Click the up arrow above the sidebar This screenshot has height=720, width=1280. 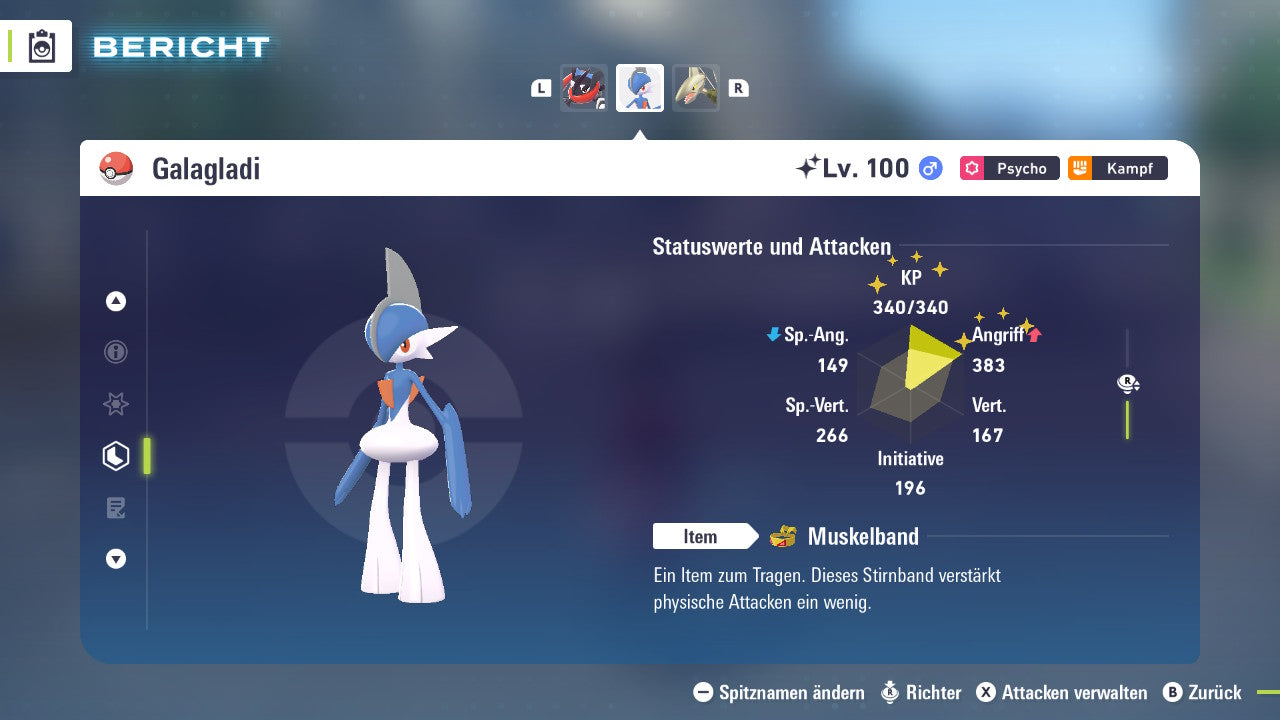click(x=116, y=301)
